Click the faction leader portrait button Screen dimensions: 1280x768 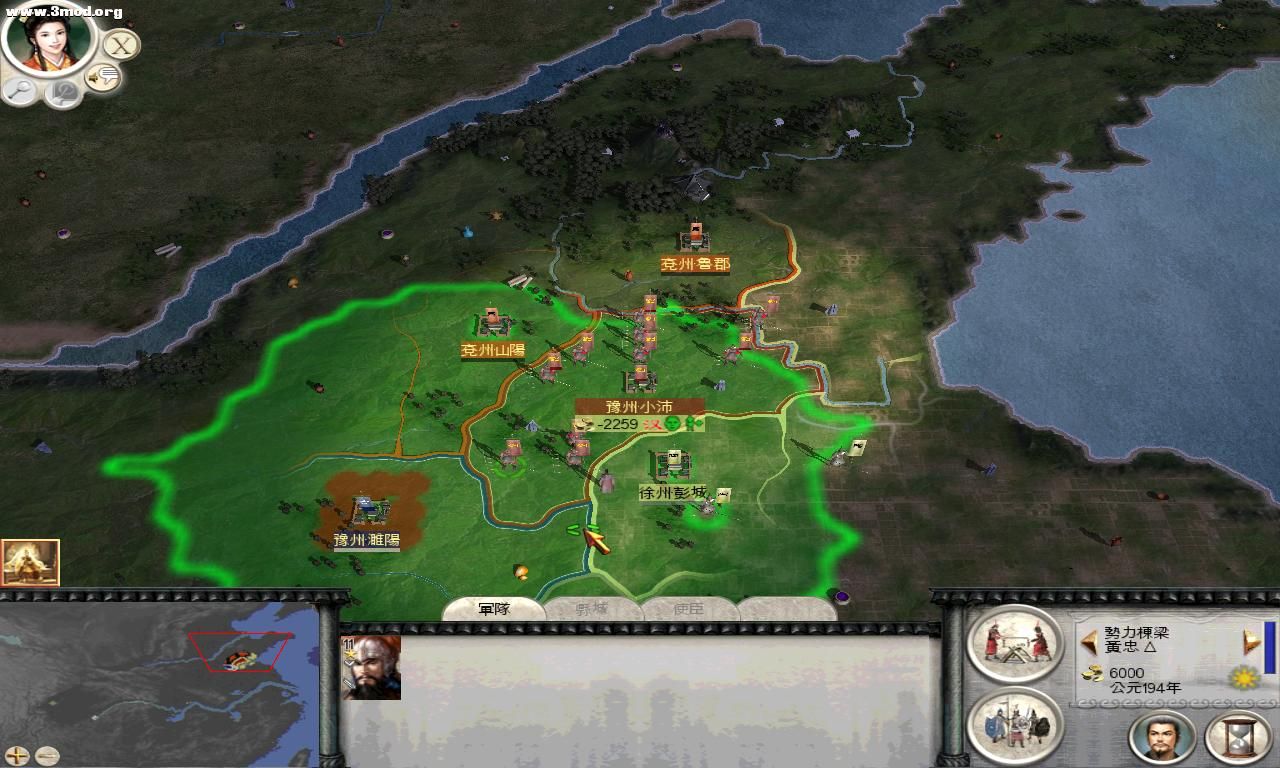pos(1160,737)
